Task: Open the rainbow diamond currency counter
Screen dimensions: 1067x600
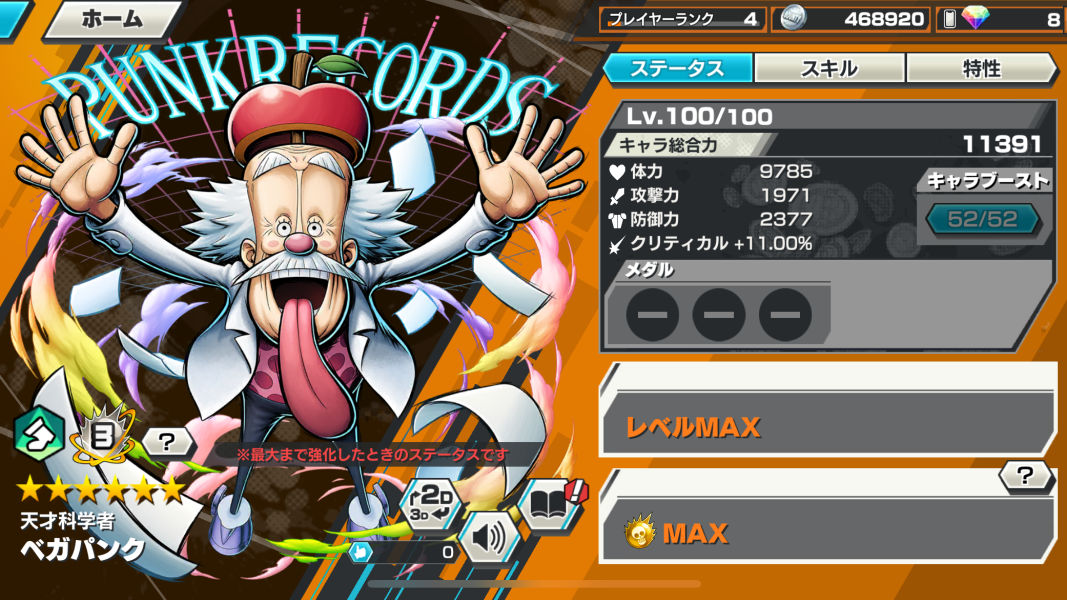Action: pos(1000,19)
